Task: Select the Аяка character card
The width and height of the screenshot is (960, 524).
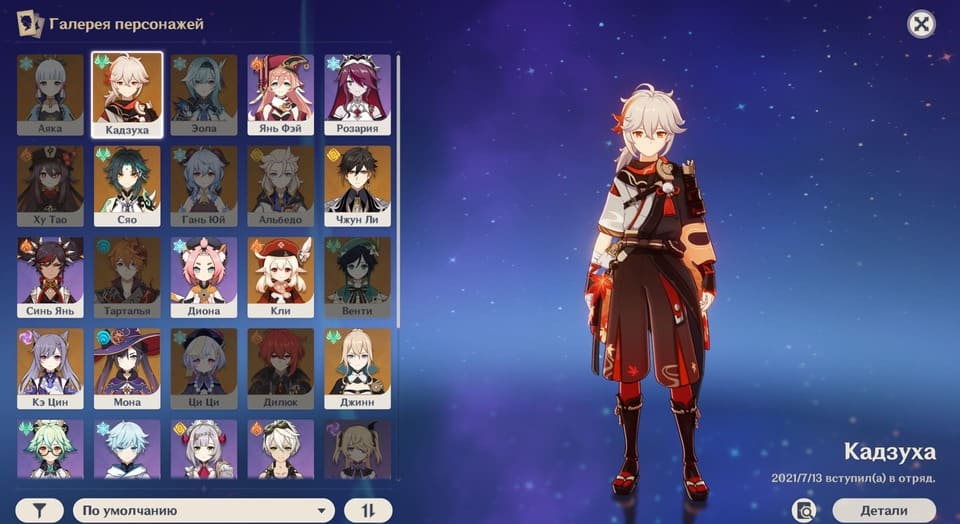Action: click(50, 95)
